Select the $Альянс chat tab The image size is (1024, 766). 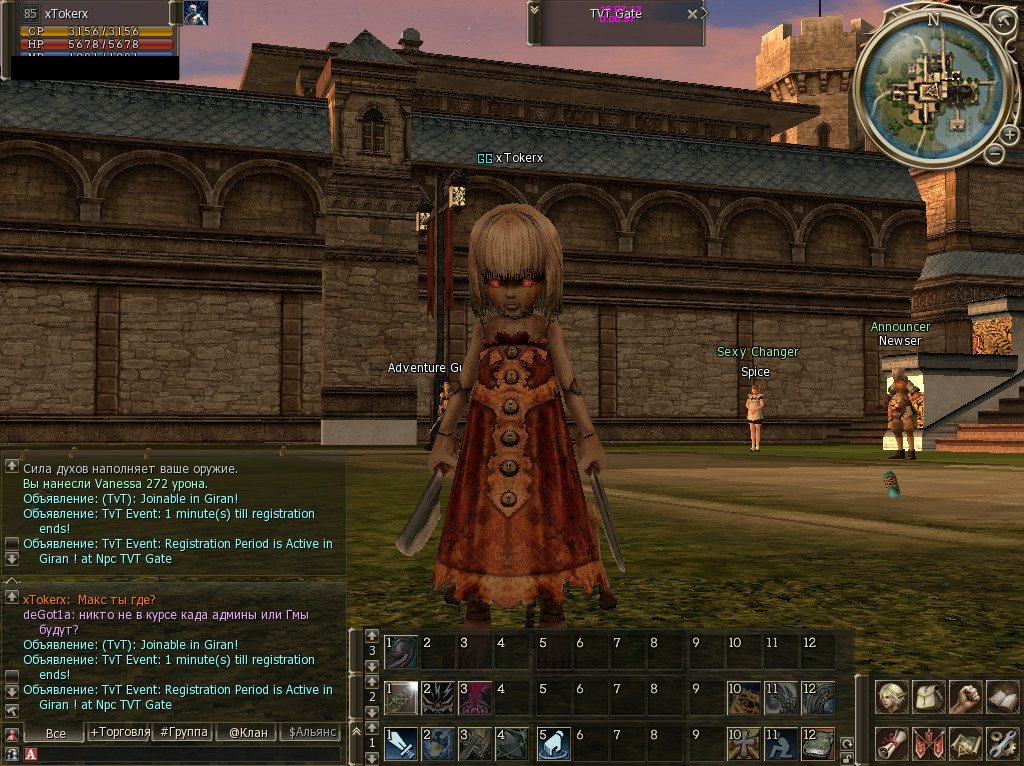[x=310, y=733]
